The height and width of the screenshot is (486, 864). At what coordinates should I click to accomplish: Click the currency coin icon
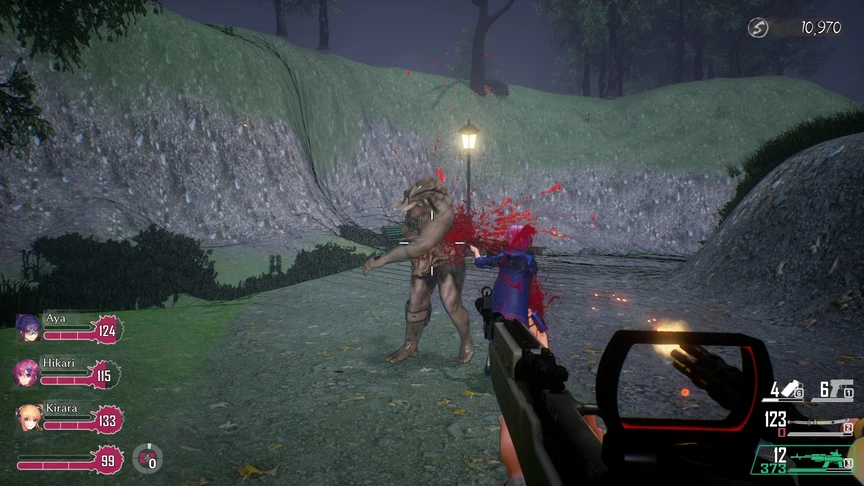pos(759,28)
